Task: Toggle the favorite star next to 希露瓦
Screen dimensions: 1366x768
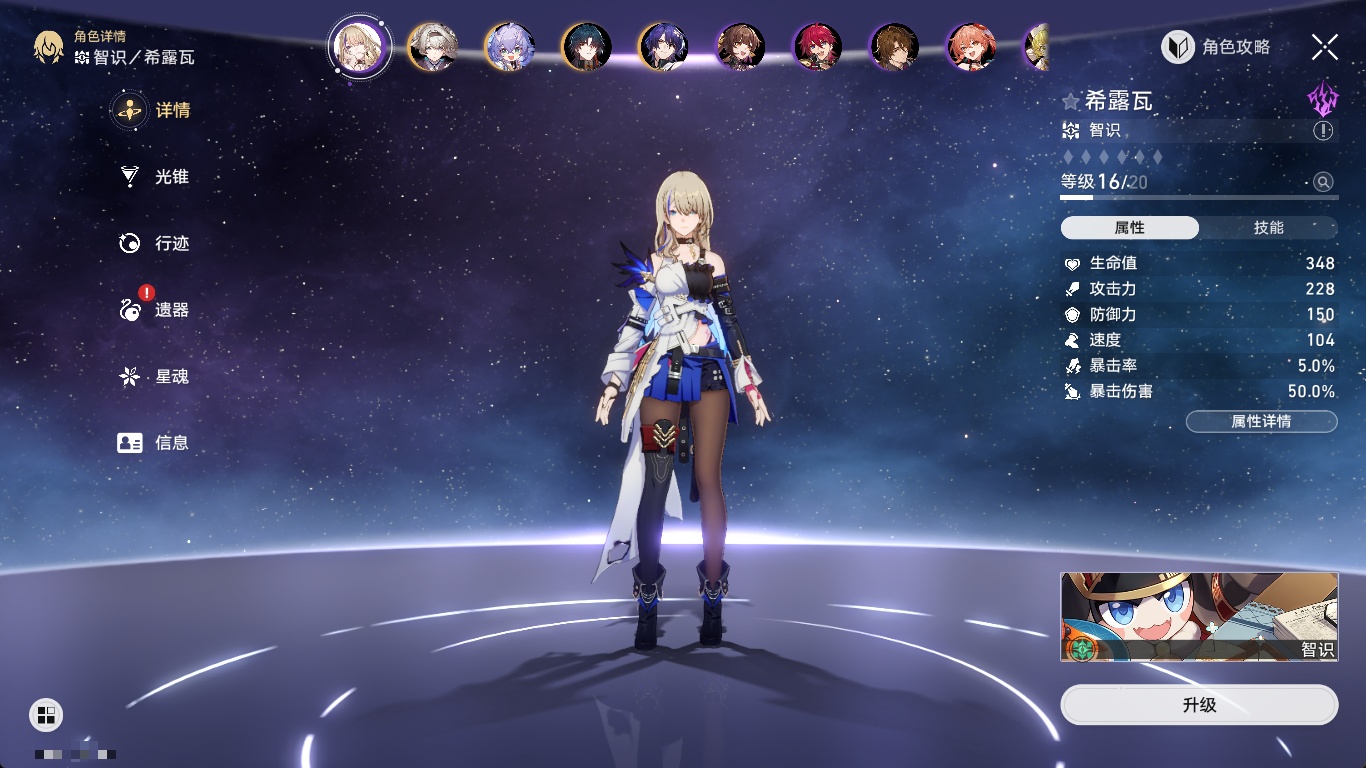Action: (x=1071, y=101)
